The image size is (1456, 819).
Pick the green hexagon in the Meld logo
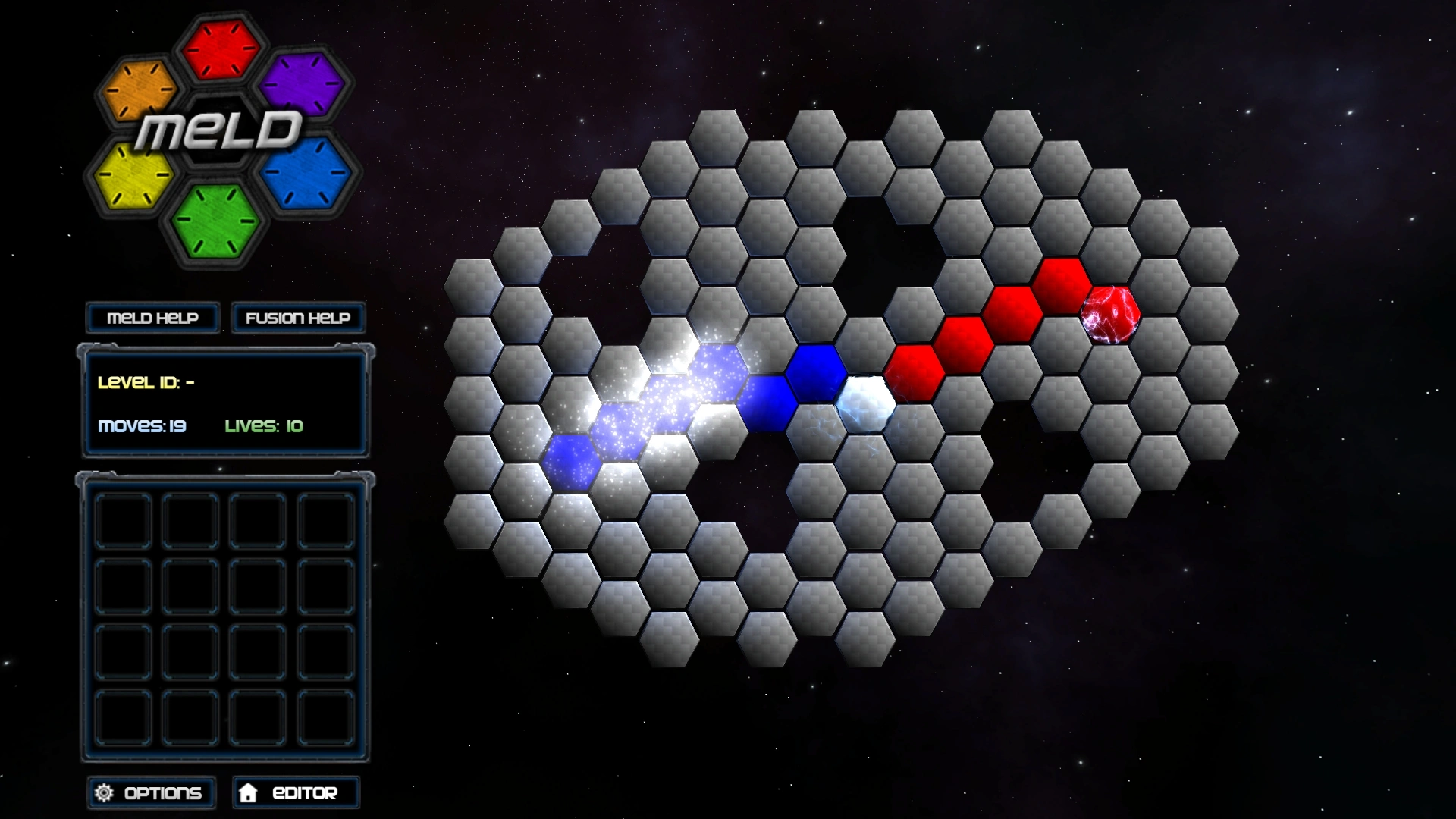pyautogui.click(x=215, y=221)
